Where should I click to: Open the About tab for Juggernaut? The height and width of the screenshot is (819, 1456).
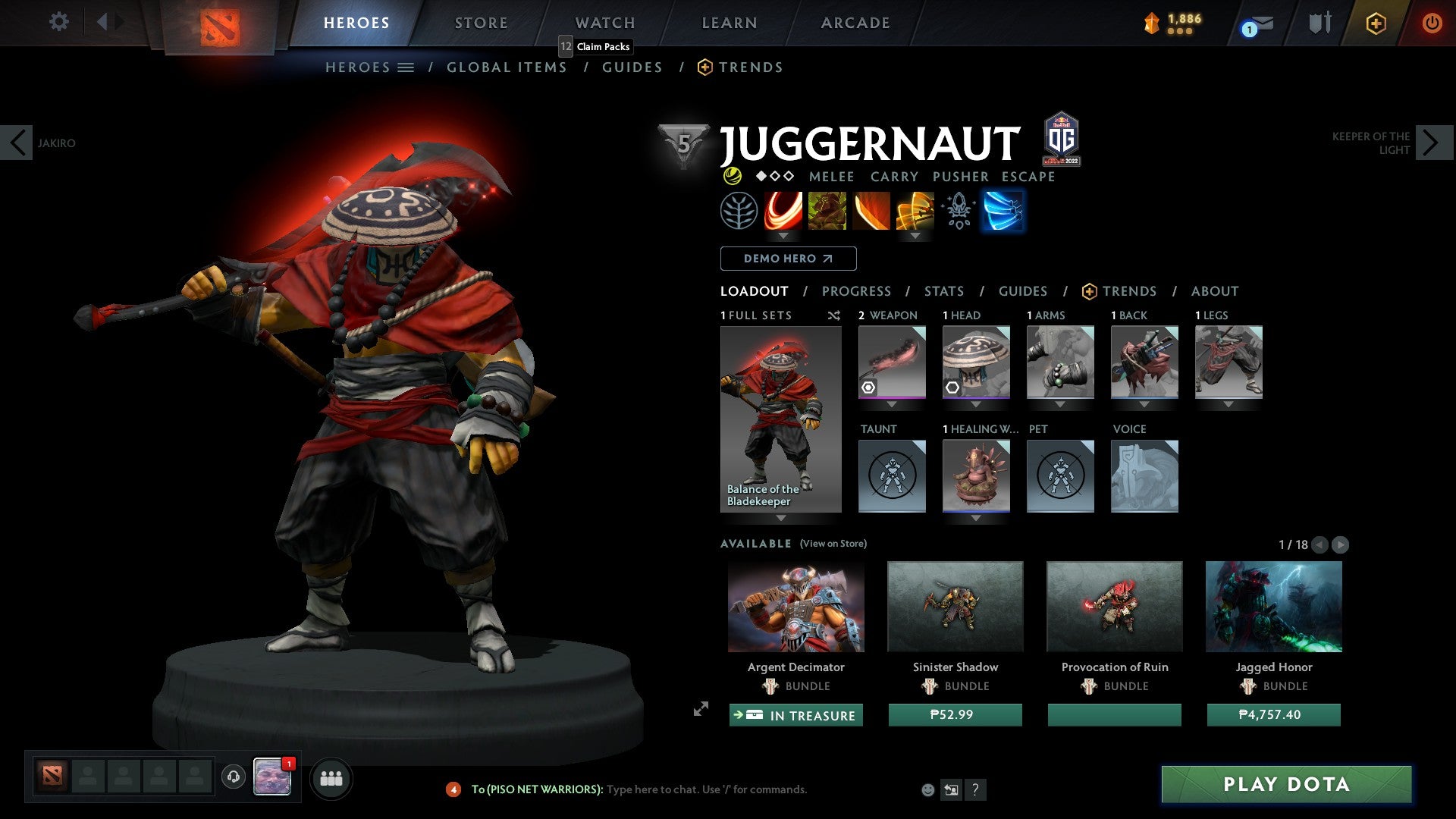[1214, 291]
